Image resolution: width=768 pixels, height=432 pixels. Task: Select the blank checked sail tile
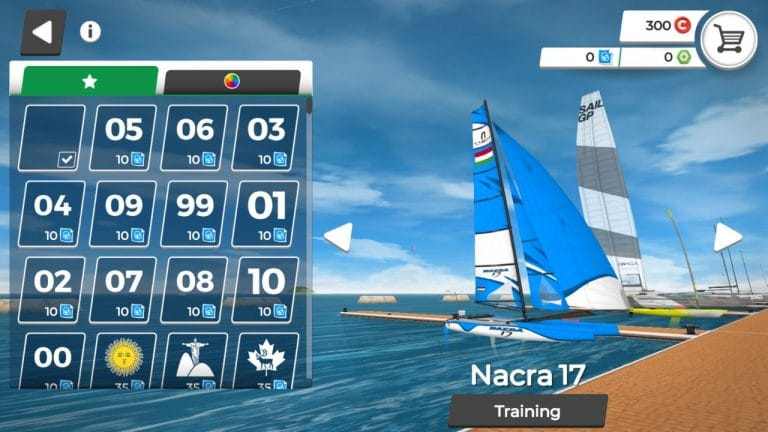click(x=53, y=138)
